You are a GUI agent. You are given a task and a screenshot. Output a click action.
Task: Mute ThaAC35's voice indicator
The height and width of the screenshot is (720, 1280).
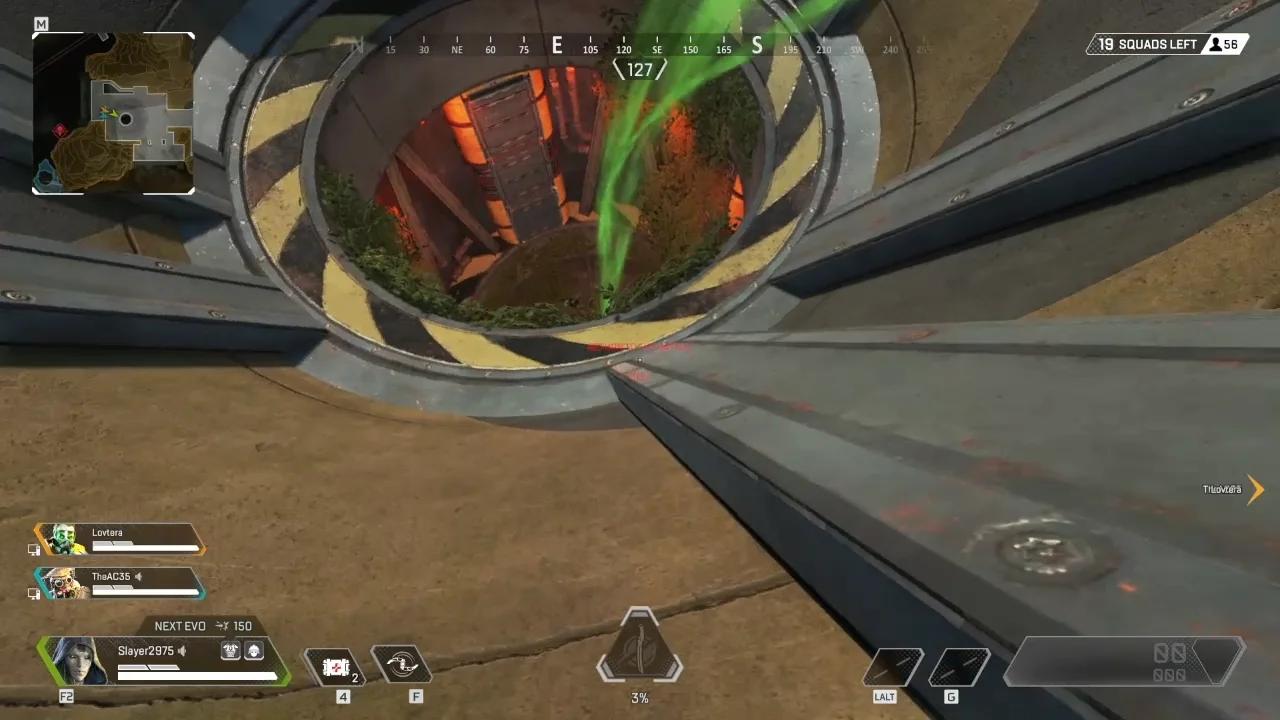[139, 576]
